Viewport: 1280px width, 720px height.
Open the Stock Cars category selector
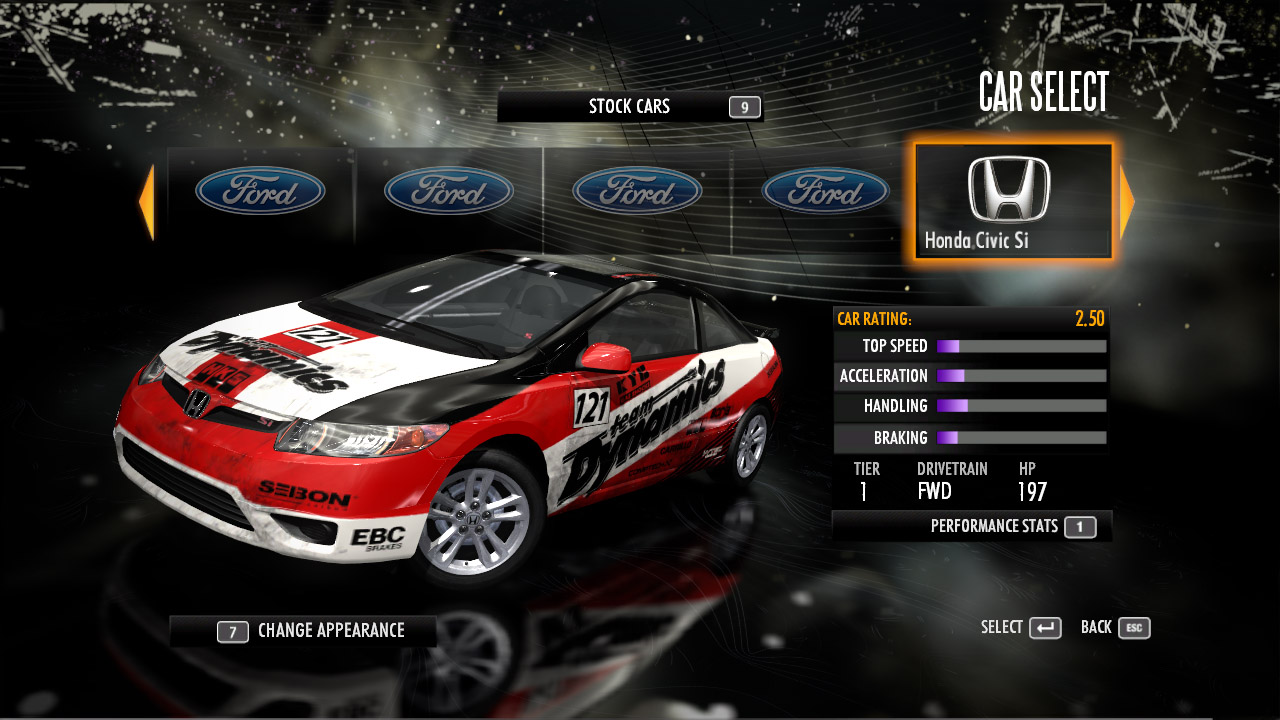pos(630,107)
